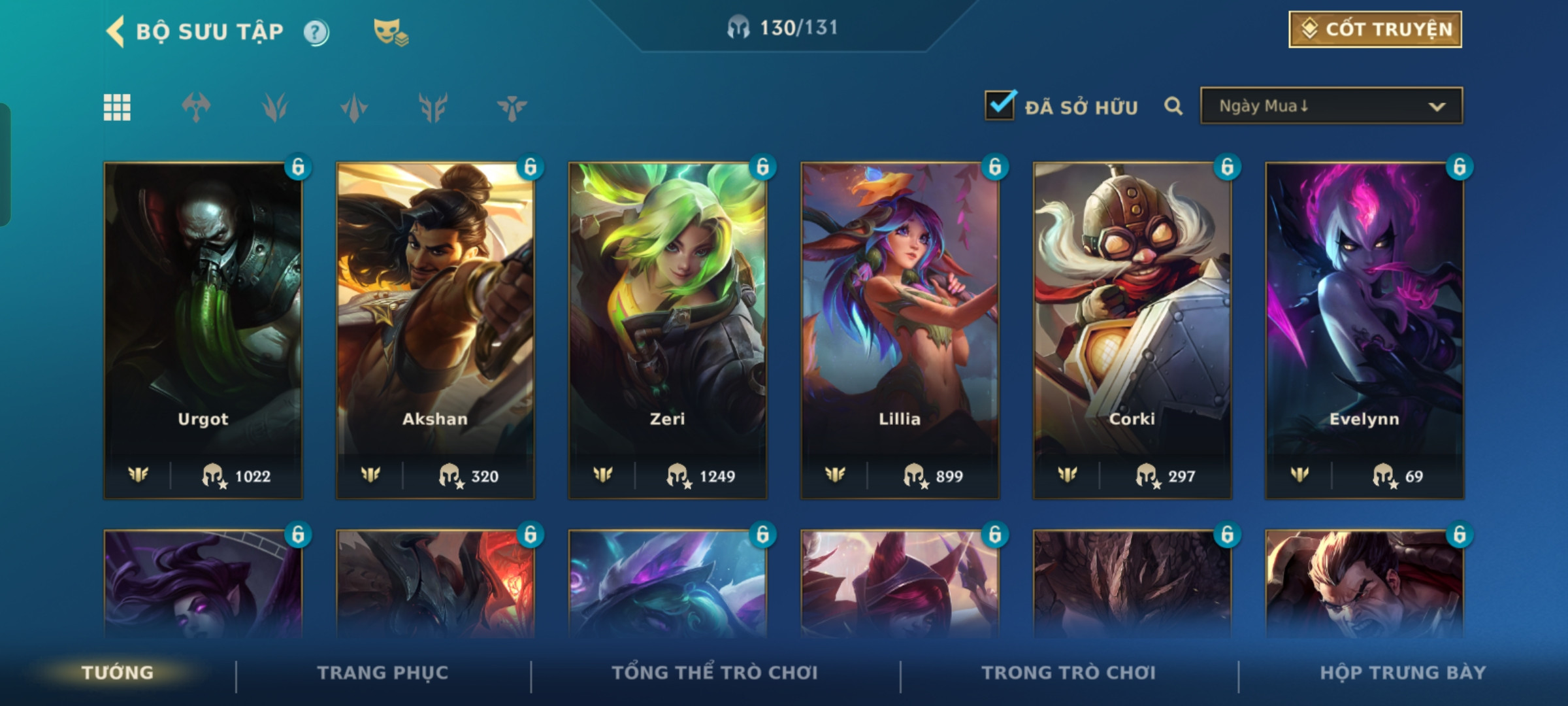Go back from Bộ Sưu Tập

(116, 31)
